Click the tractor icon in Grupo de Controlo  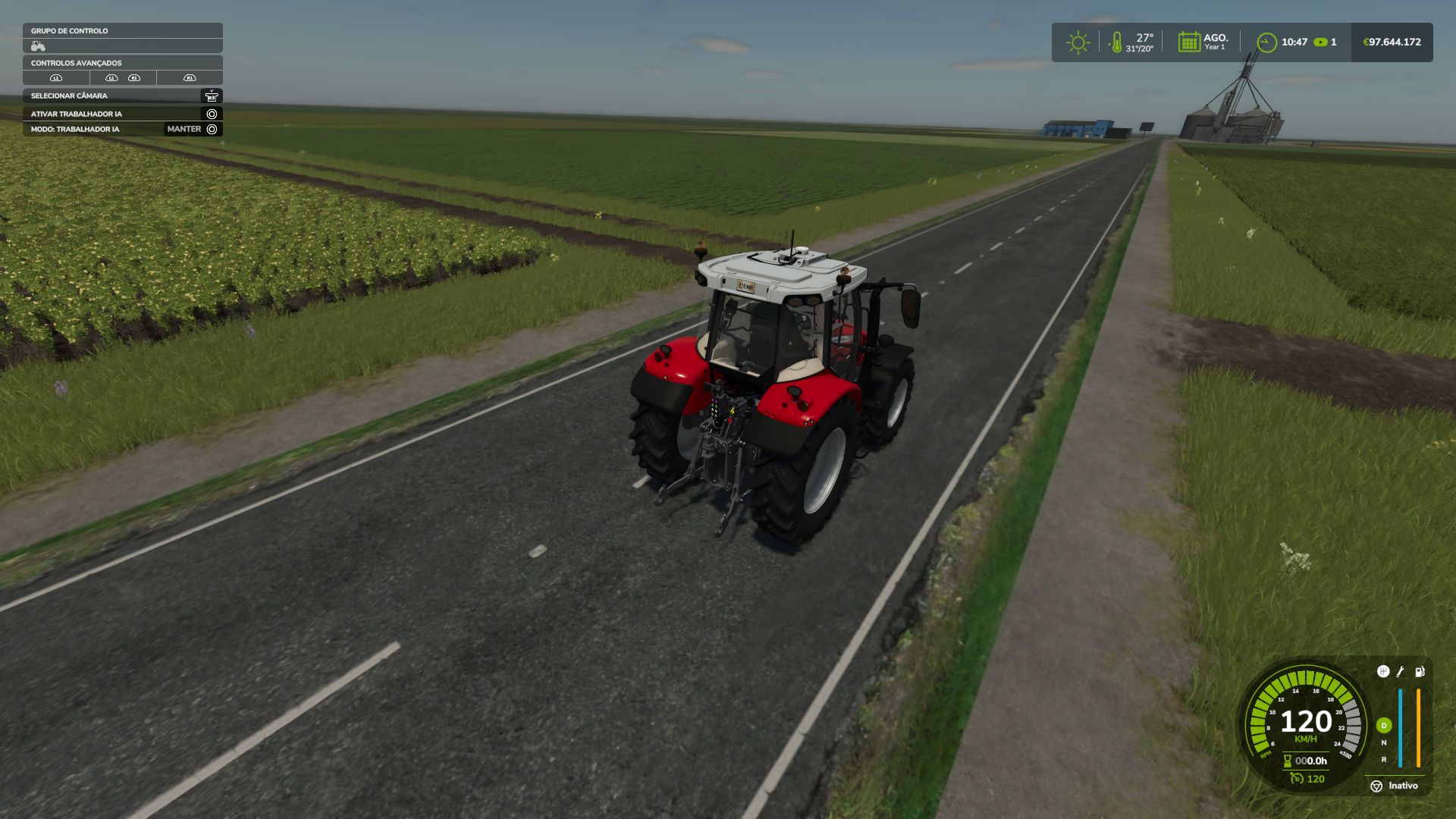(x=38, y=44)
